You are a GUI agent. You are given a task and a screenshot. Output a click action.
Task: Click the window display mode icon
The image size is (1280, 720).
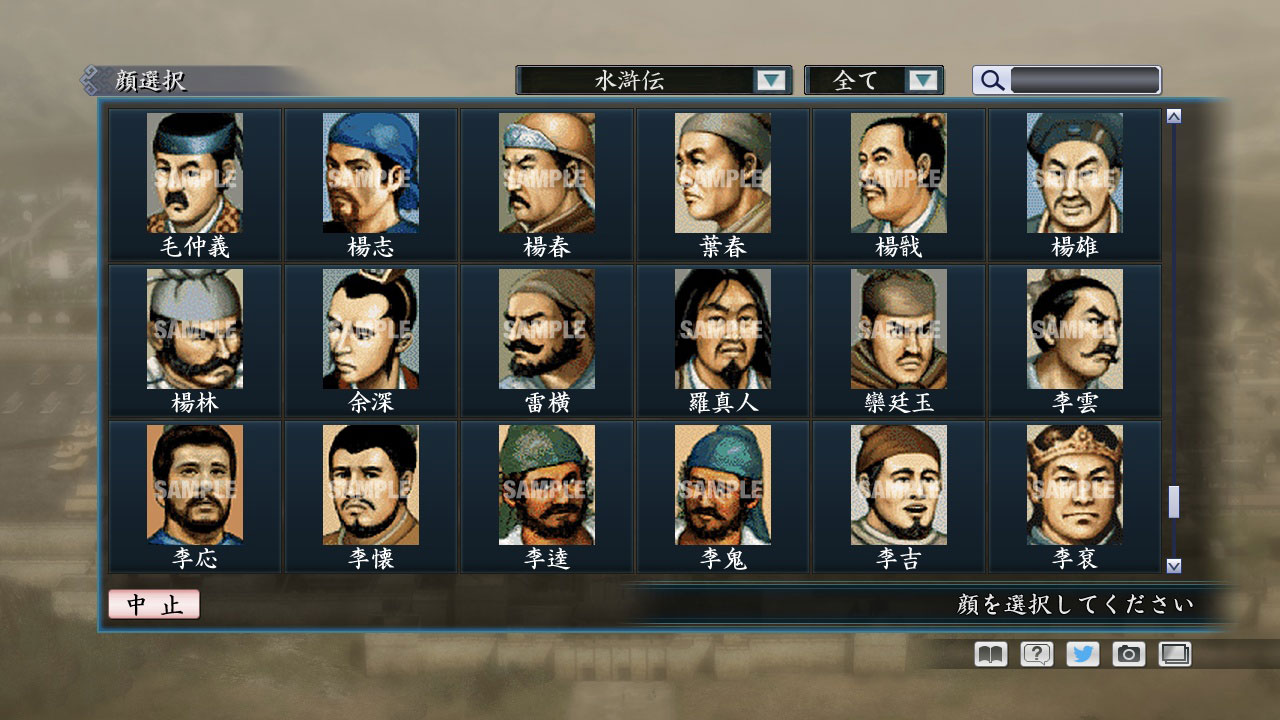[1174, 654]
